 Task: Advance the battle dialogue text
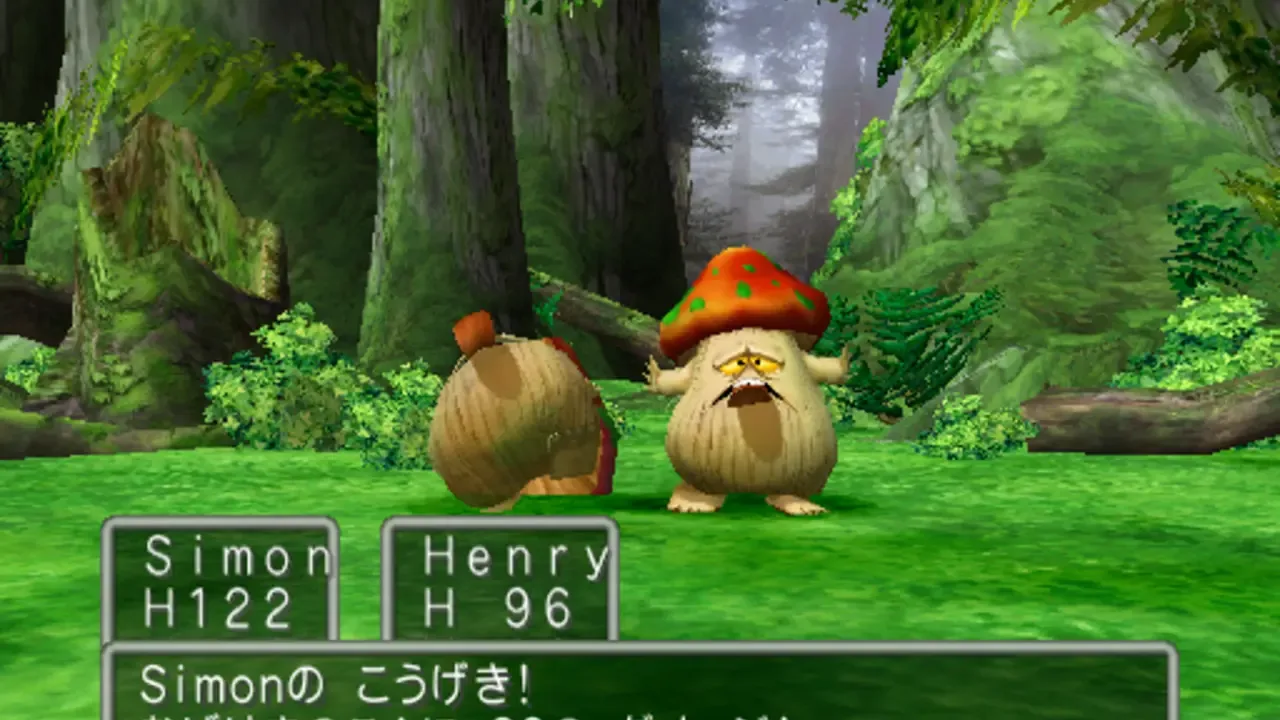click(x=640, y=690)
